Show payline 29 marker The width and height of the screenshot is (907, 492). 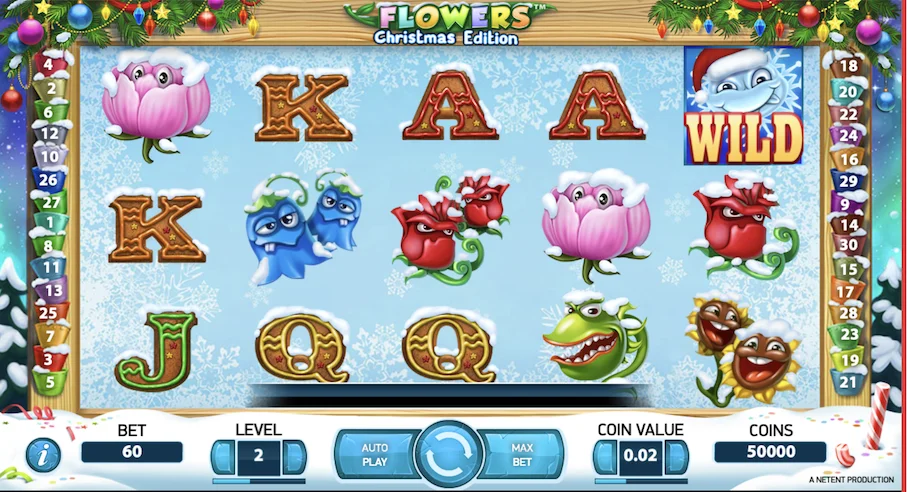850,181
